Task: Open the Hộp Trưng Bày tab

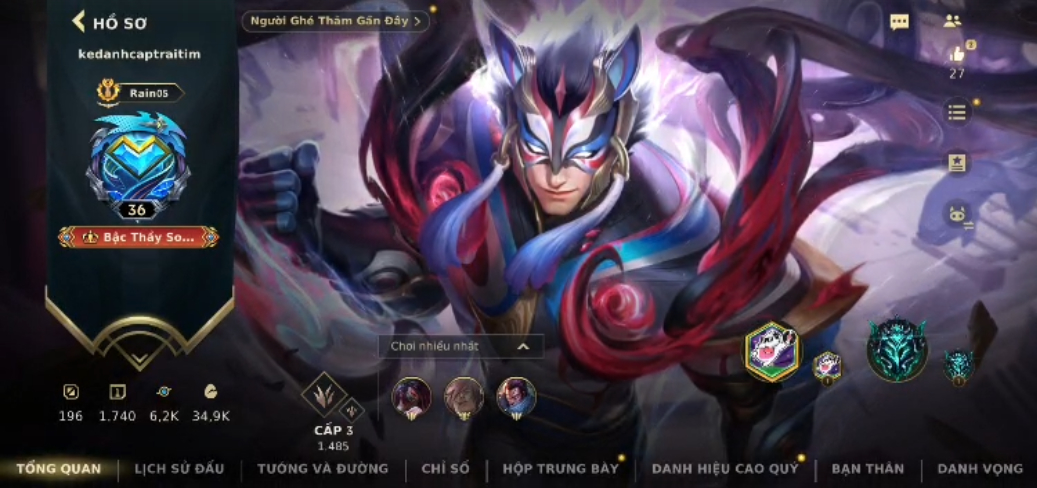Action: pos(561,468)
